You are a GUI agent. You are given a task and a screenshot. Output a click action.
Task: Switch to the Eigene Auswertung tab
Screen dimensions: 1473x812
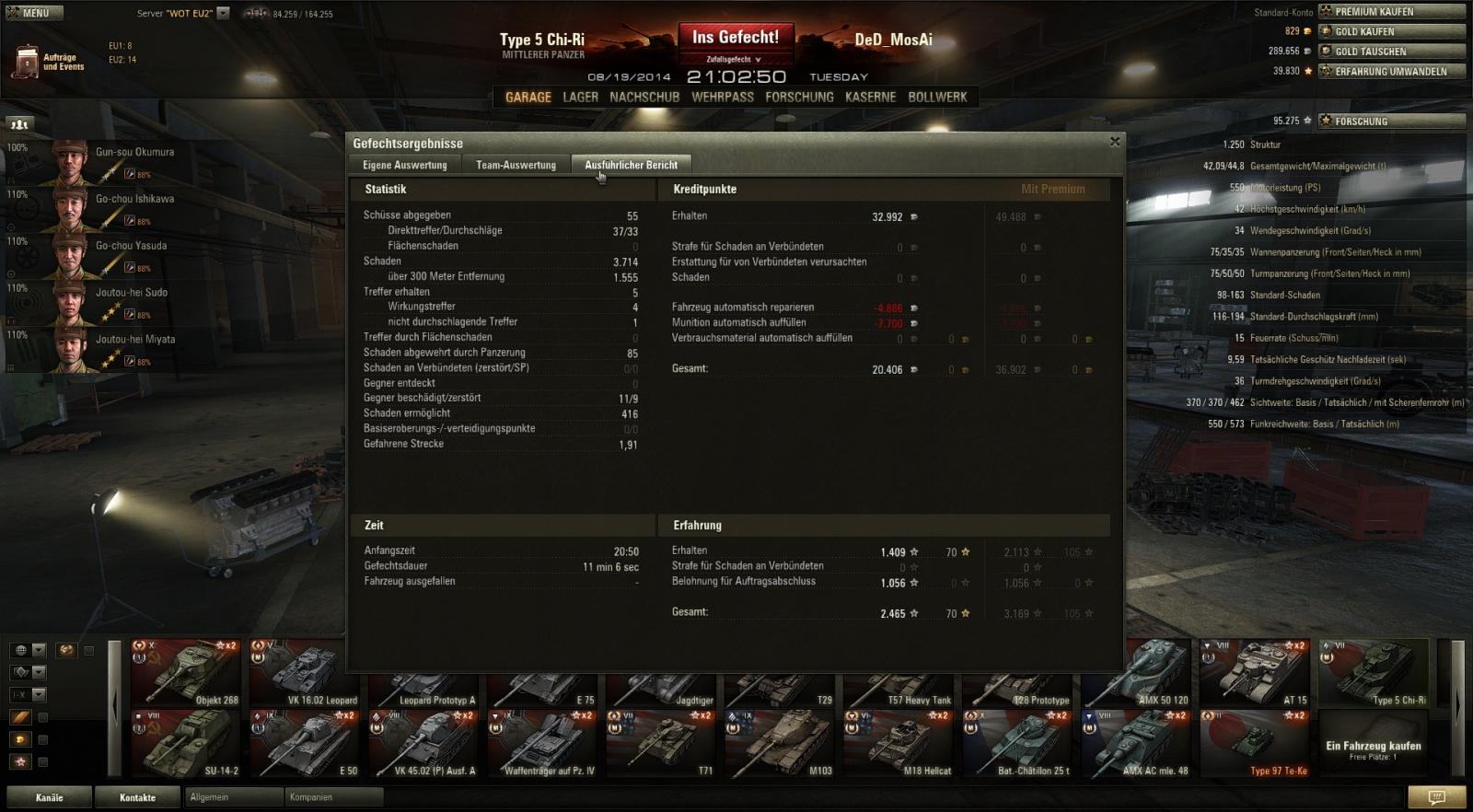click(404, 165)
